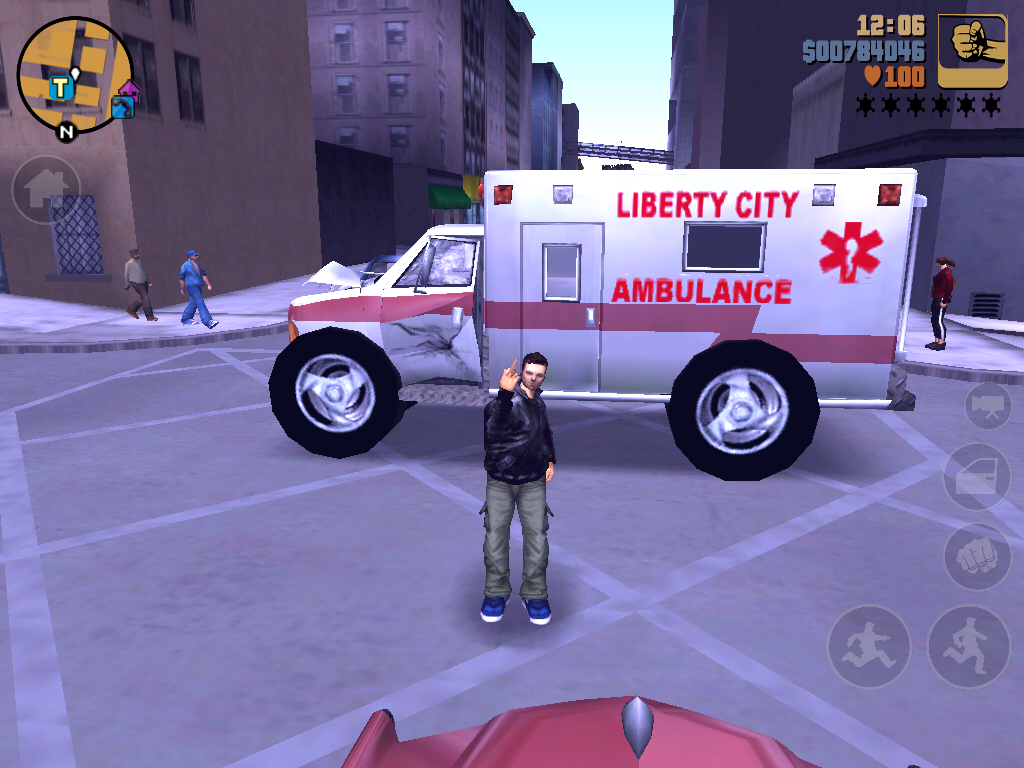Click the yellow T marker on radar
This screenshot has height=768, width=1024.
click(x=61, y=88)
